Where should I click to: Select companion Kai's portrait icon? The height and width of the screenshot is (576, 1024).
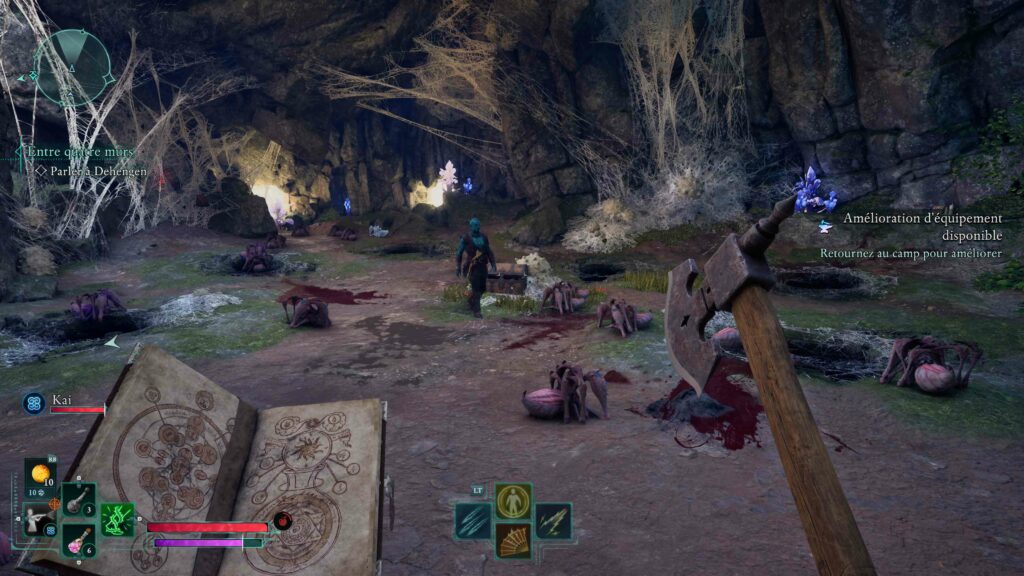[x=32, y=403]
